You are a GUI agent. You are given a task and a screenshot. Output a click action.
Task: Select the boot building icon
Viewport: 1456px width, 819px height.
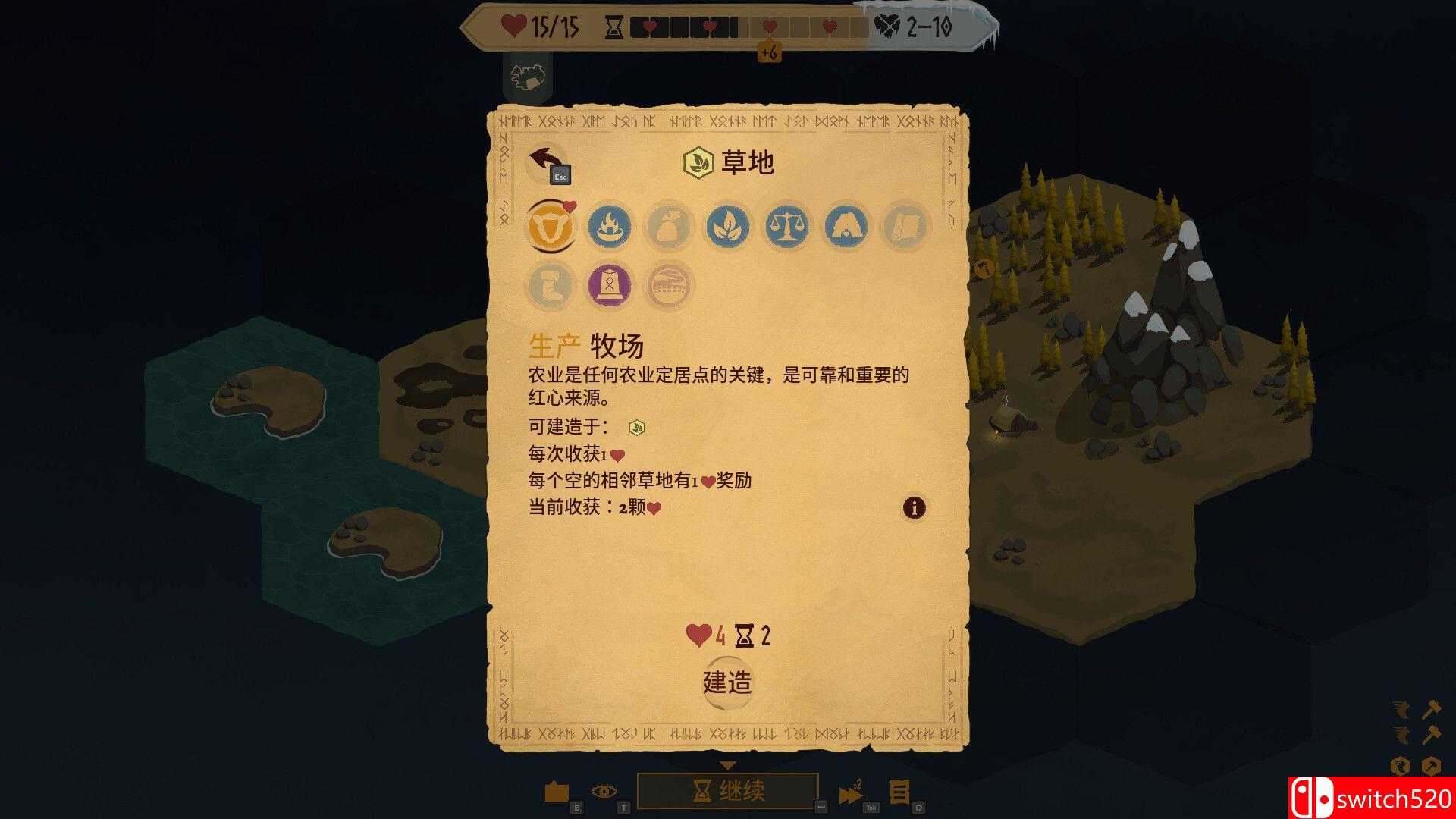tap(551, 286)
